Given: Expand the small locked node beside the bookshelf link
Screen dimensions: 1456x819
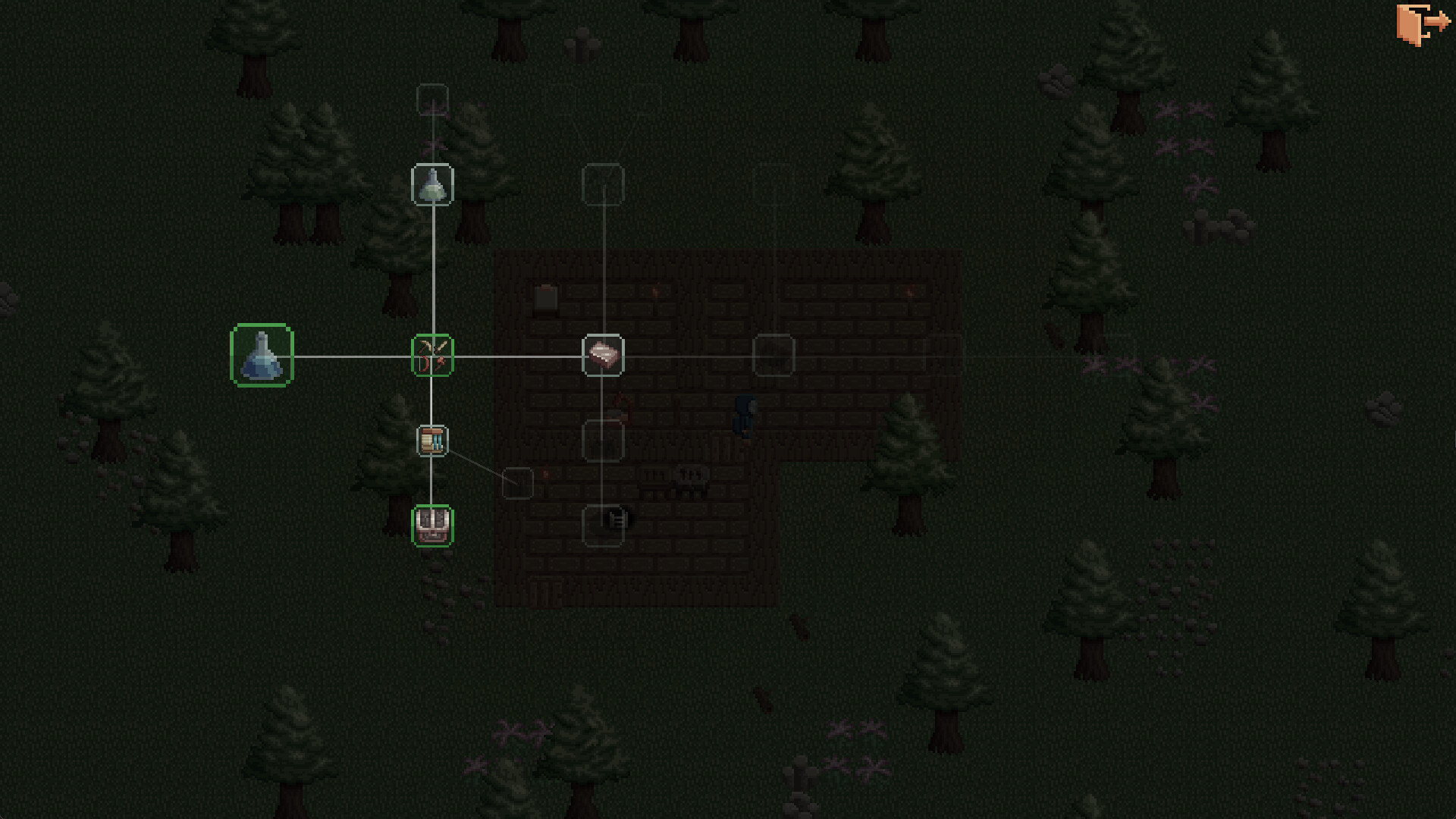Looking at the screenshot, I should (519, 484).
